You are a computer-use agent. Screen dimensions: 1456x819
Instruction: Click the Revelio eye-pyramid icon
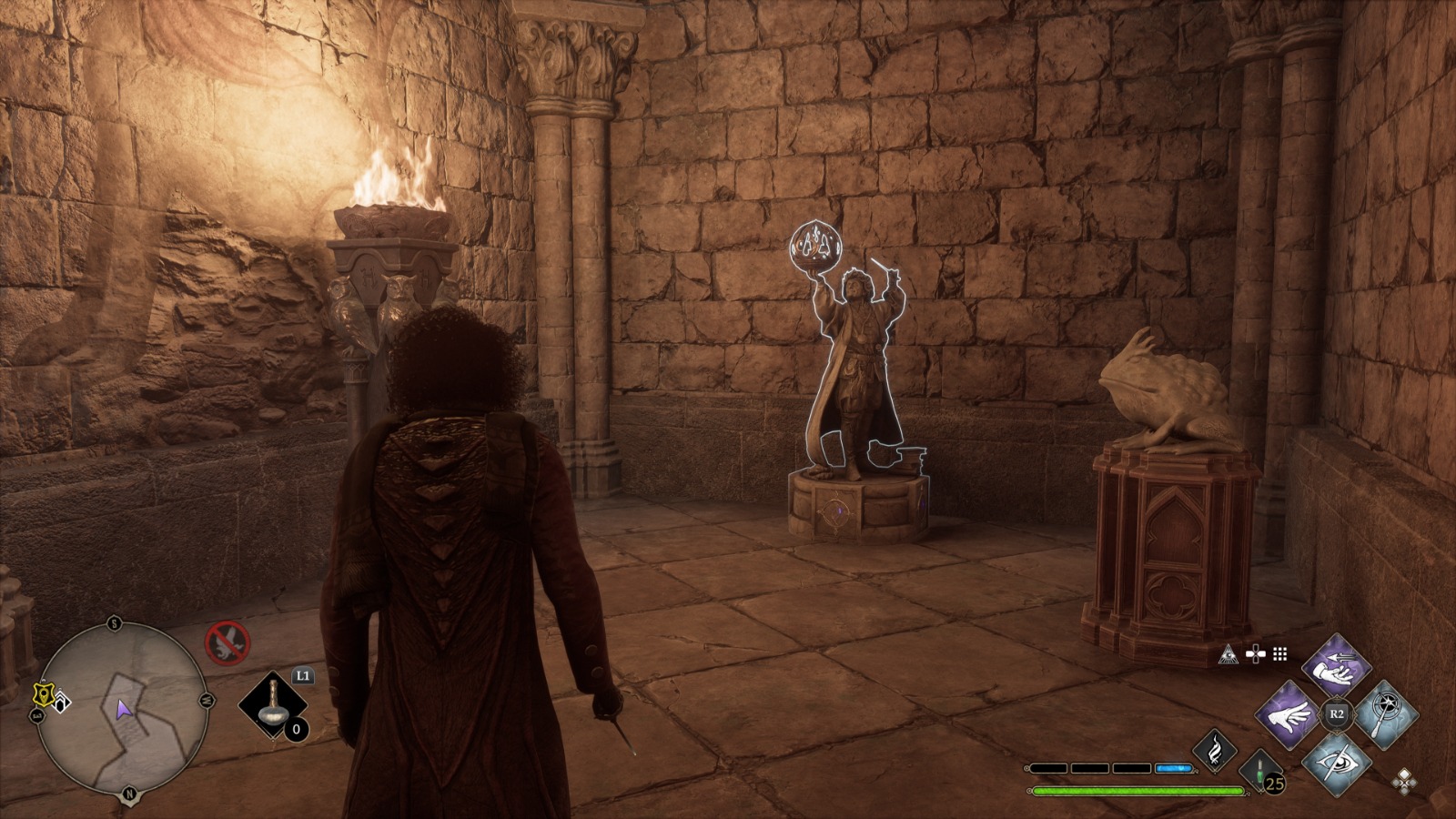[1229, 653]
